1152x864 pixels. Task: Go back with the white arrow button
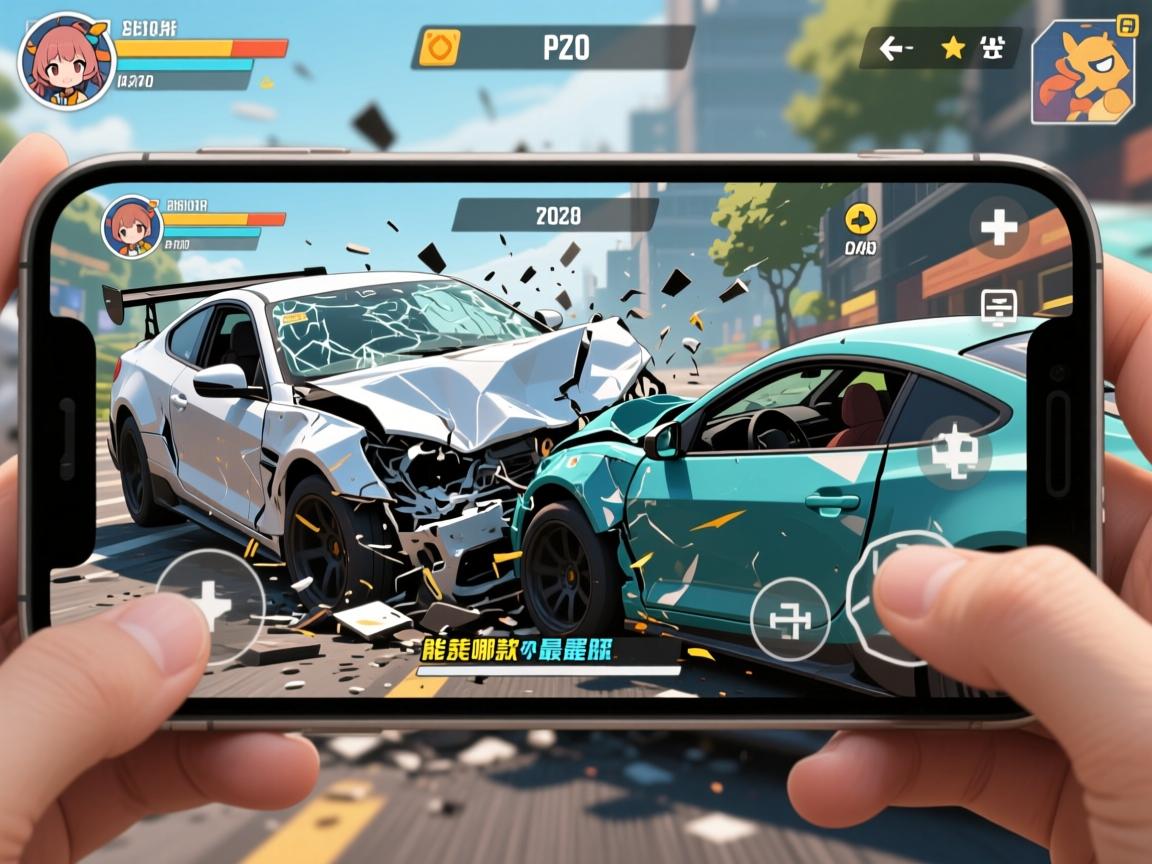[x=895, y=47]
